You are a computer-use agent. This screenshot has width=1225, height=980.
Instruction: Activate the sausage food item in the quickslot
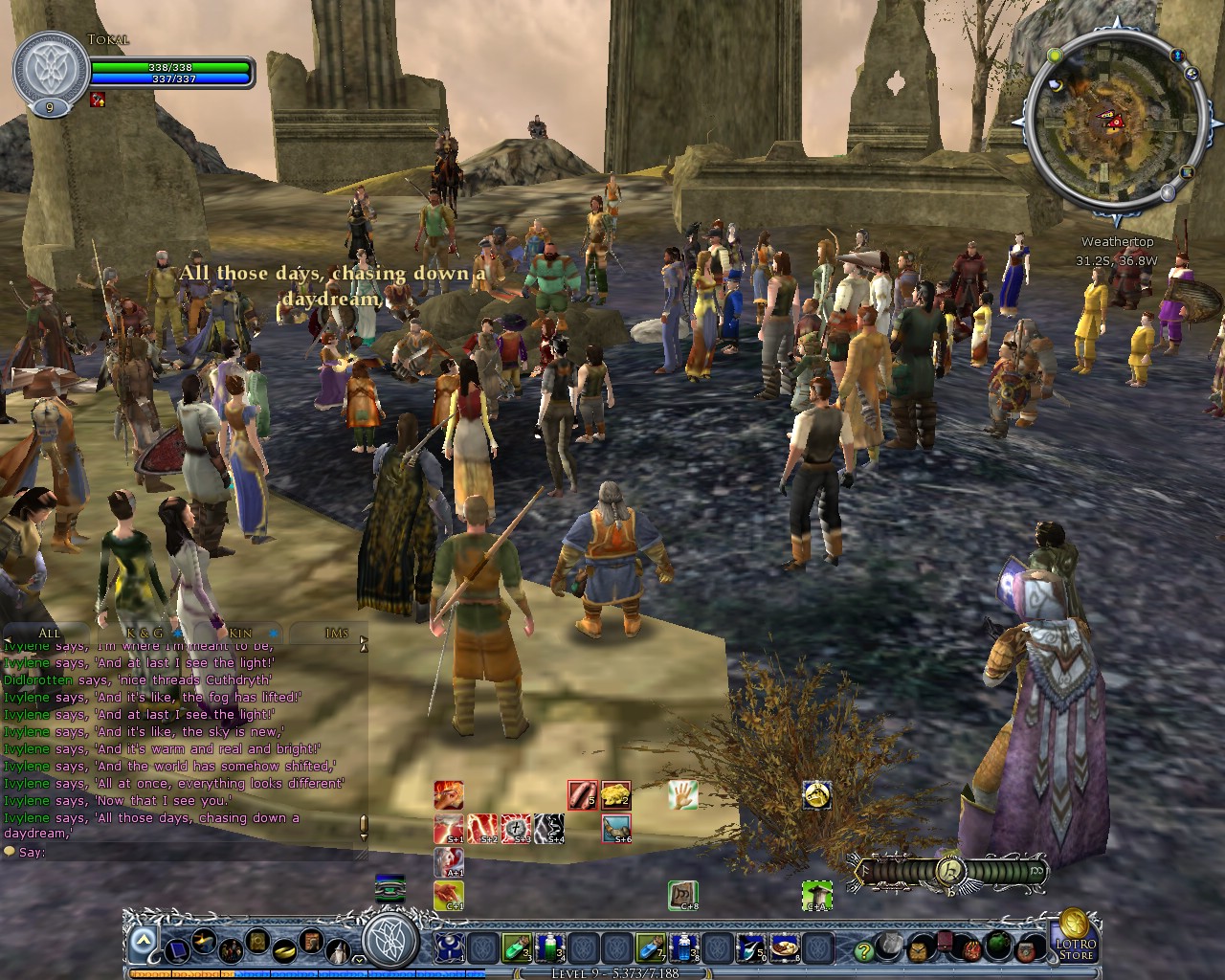pyautogui.click(x=583, y=795)
